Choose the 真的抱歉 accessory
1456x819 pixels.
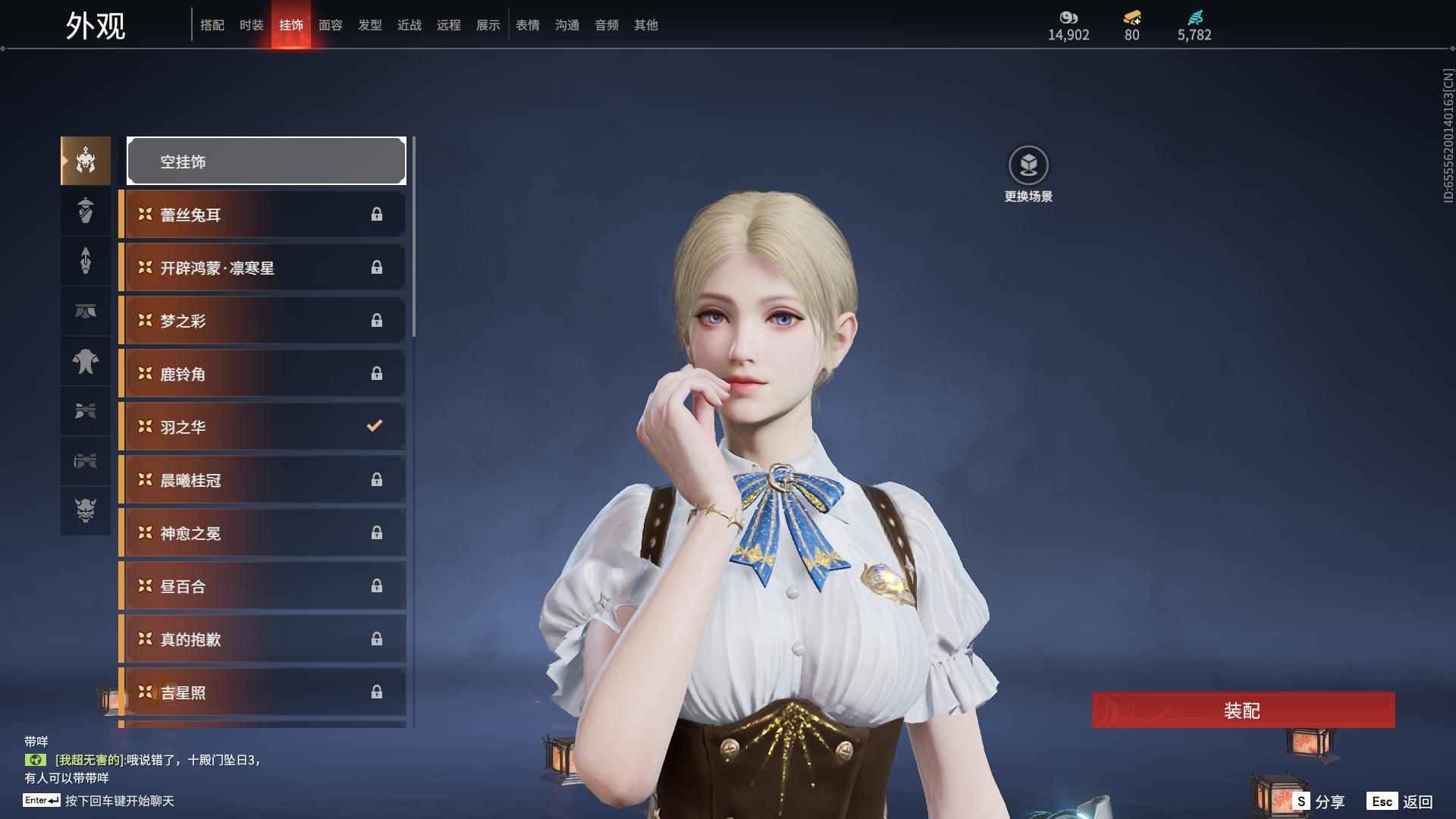point(263,639)
